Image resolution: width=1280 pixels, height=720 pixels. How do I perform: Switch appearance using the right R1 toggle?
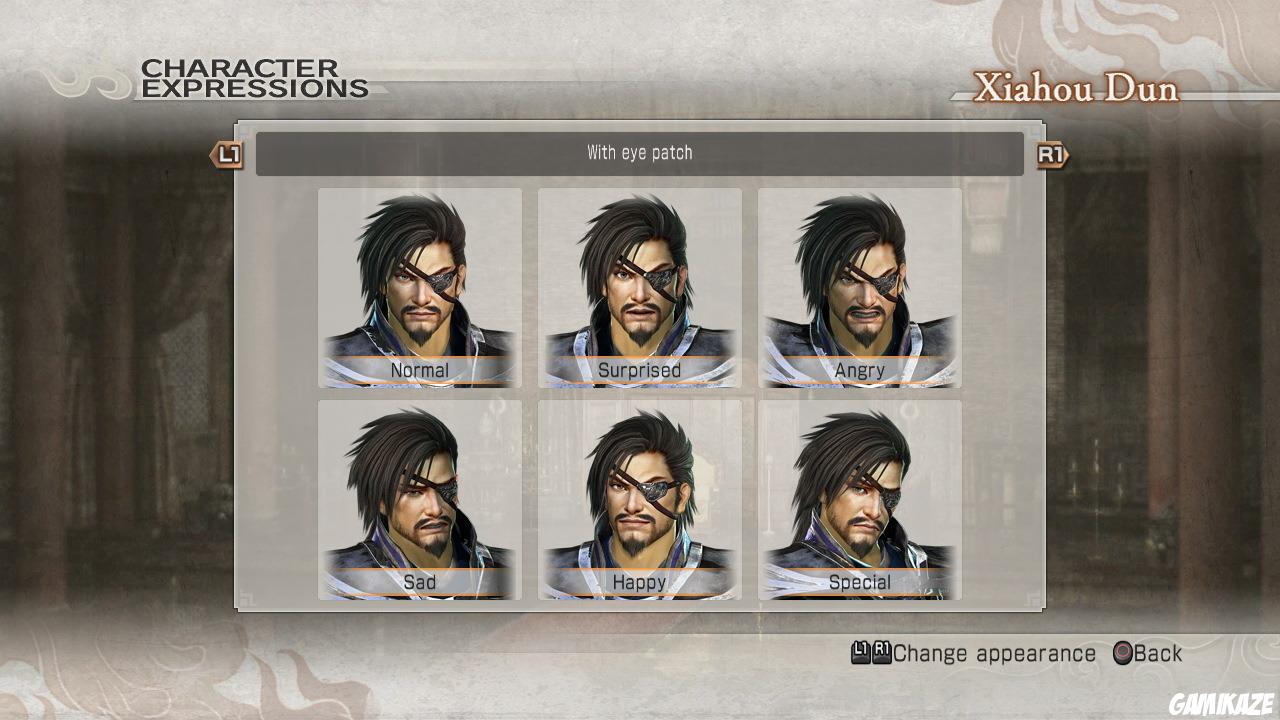1049,156
